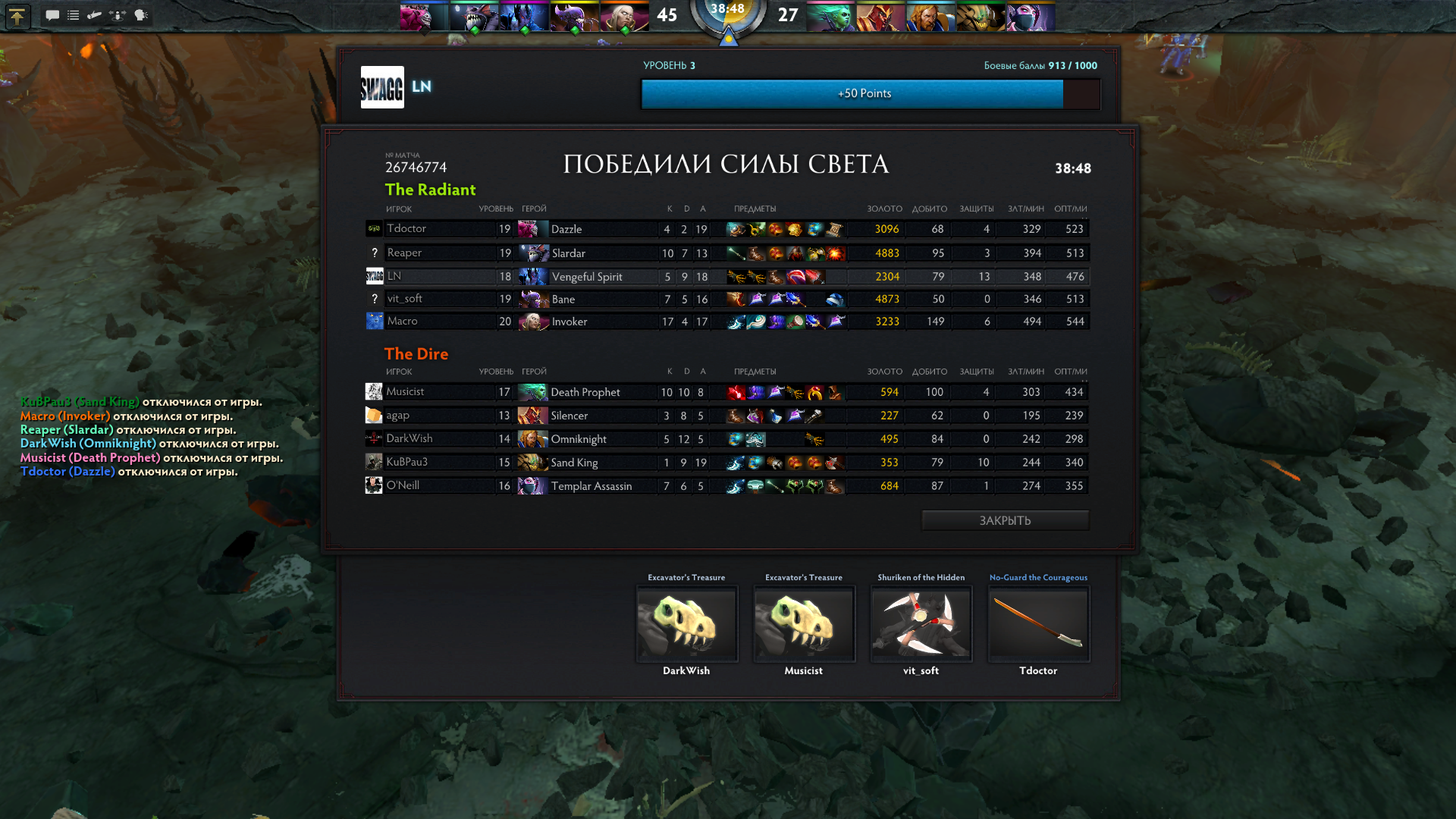
Task: Click the broadcaster commentary head icon
Action: click(141, 15)
